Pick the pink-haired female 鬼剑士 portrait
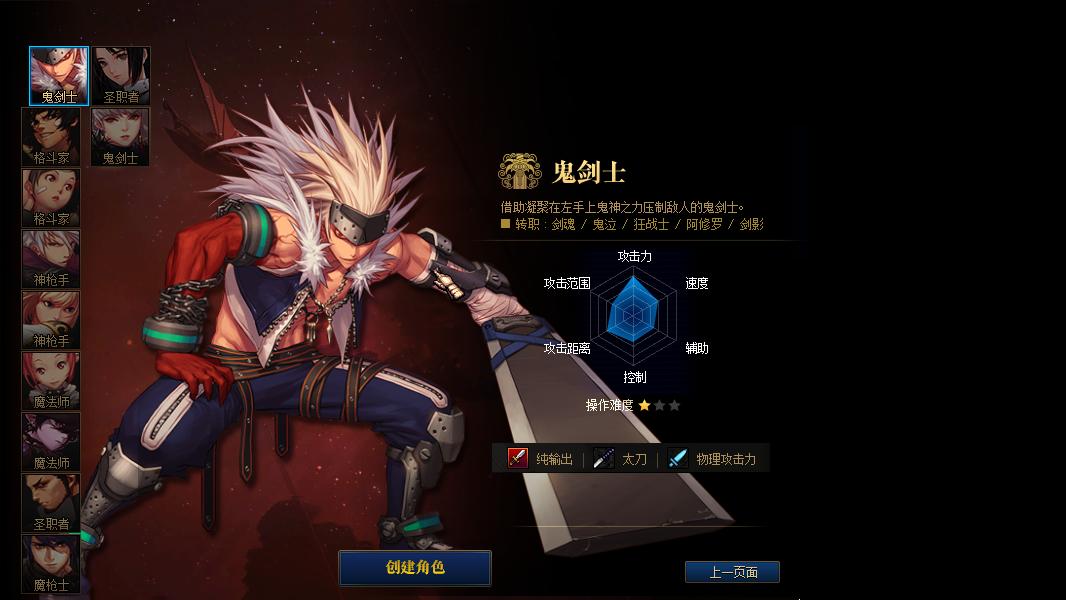The image size is (1066, 600). pyautogui.click(x=121, y=137)
